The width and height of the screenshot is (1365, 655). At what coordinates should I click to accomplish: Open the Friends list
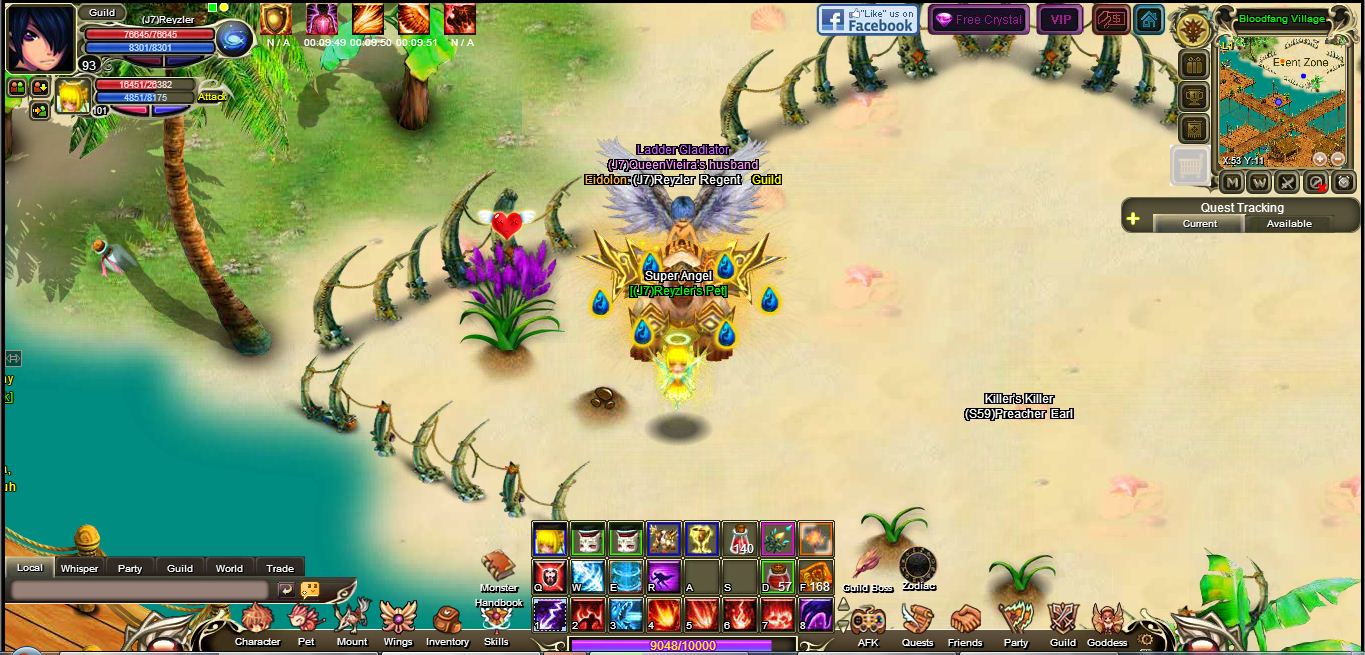pyautogui.click(x=965, y=623)
